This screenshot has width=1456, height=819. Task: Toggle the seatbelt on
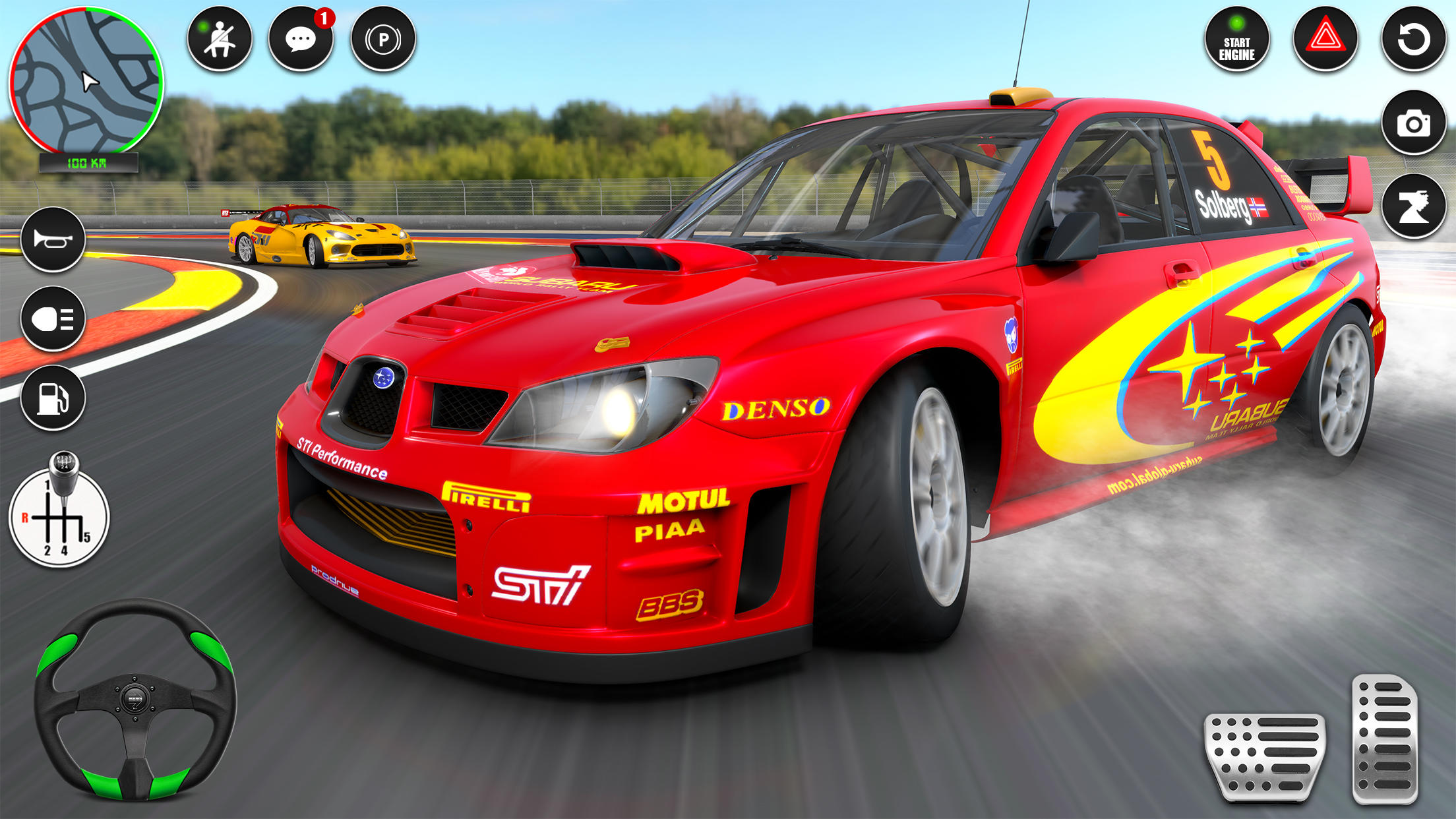click(x=220, y=41)
